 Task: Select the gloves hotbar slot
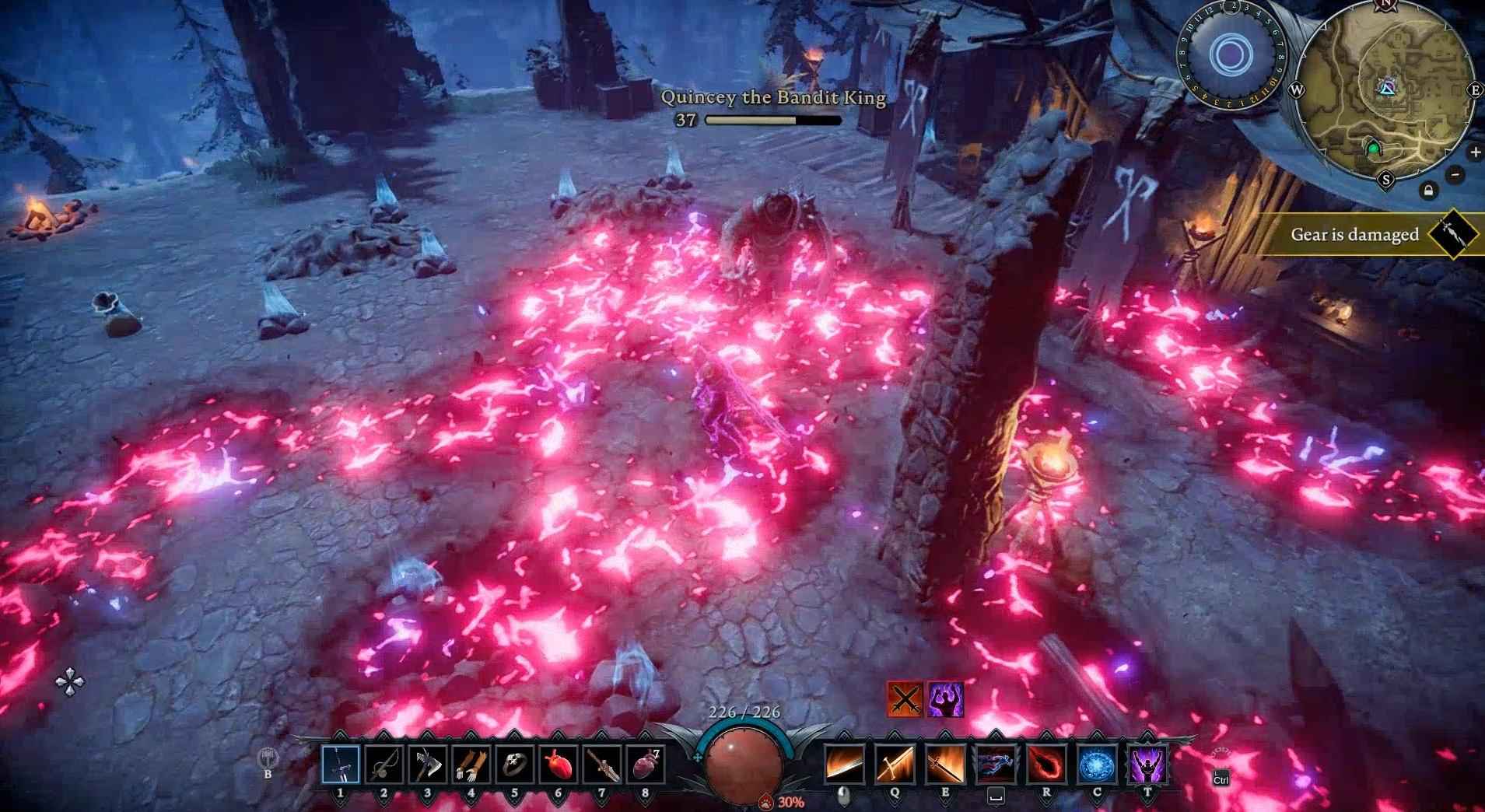[471, 765]
